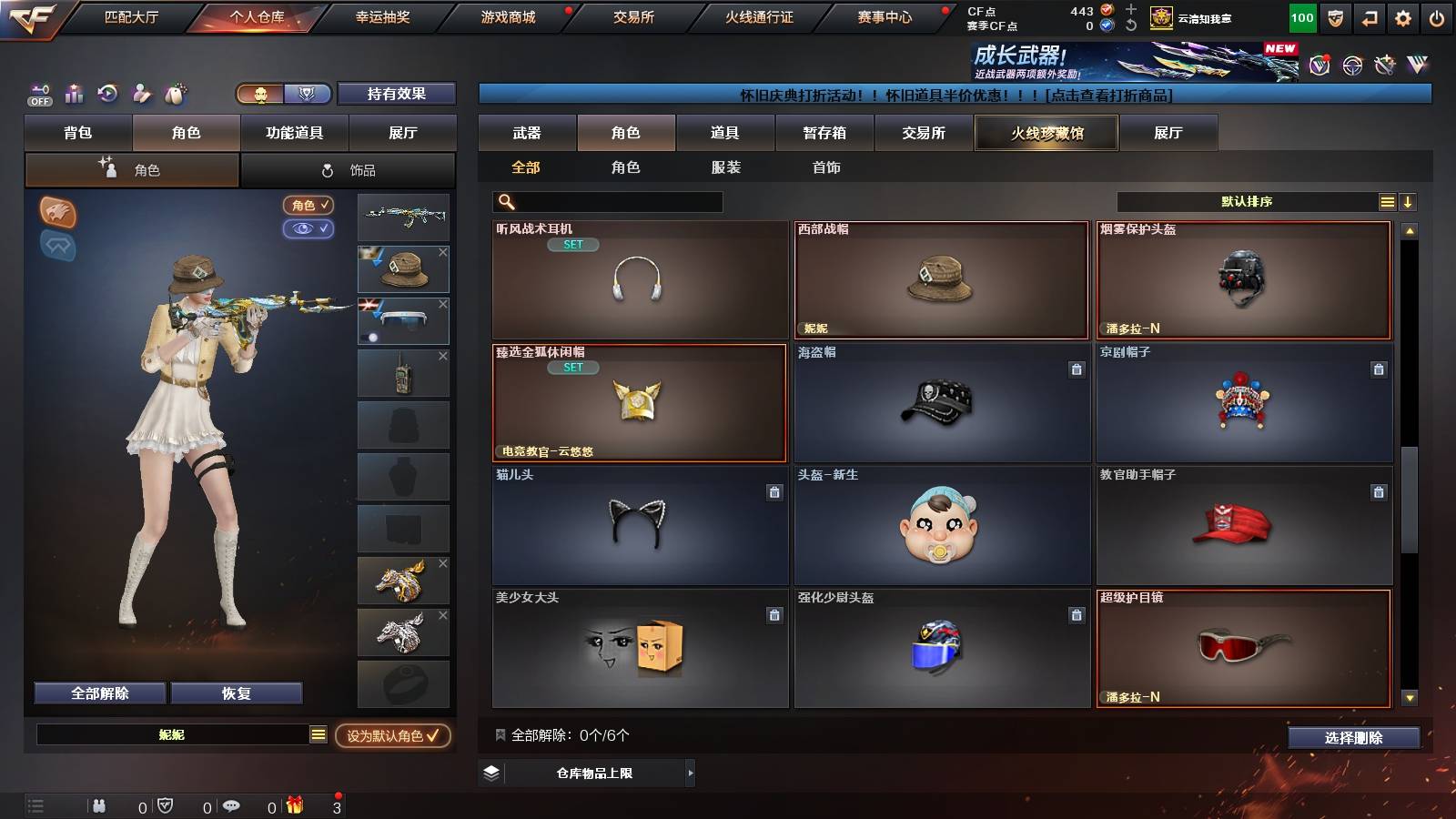
Task: Switch to the 首饰 tab
Action: (824, 167)
